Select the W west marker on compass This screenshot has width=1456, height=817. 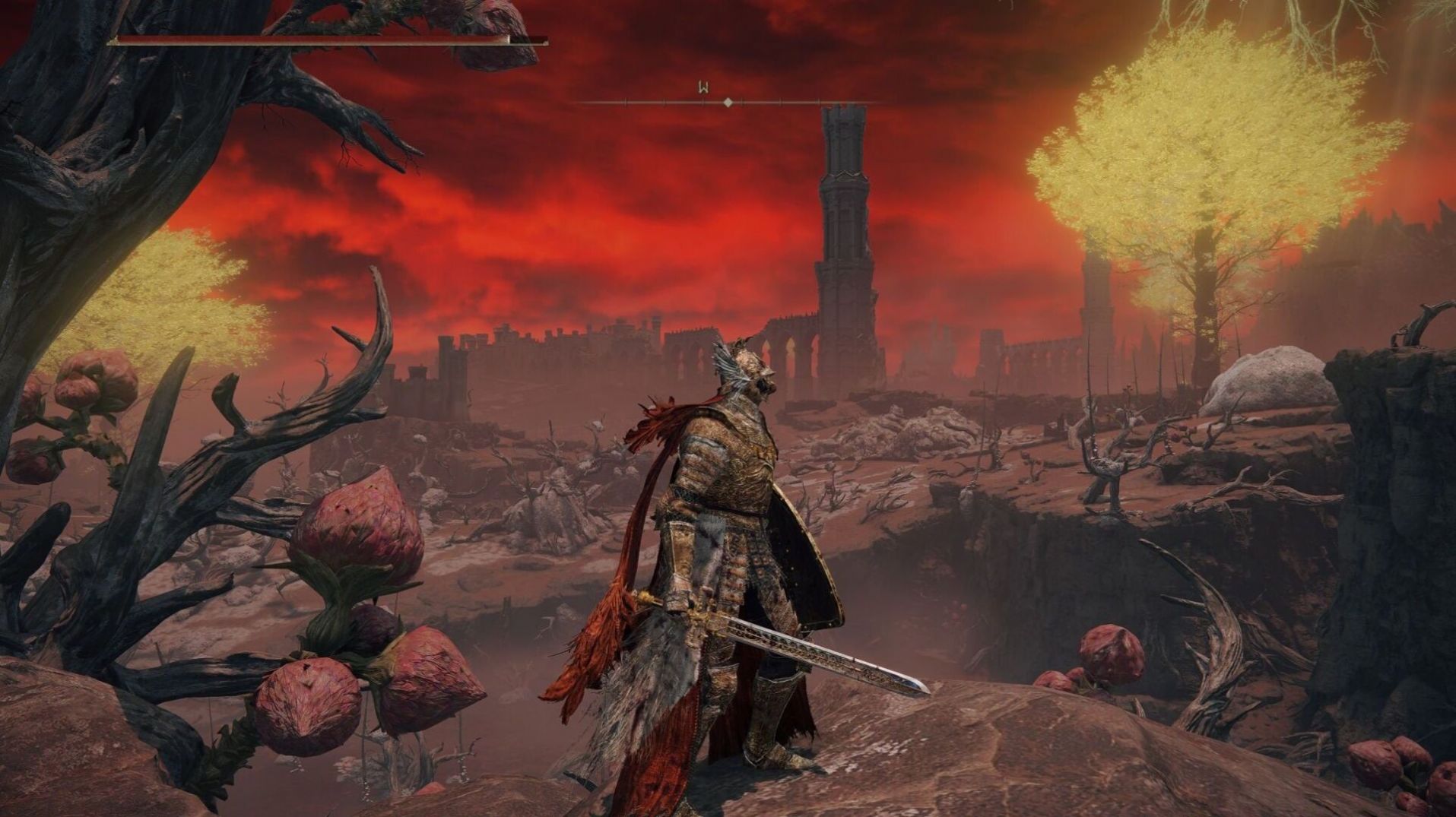click(703, 87)
